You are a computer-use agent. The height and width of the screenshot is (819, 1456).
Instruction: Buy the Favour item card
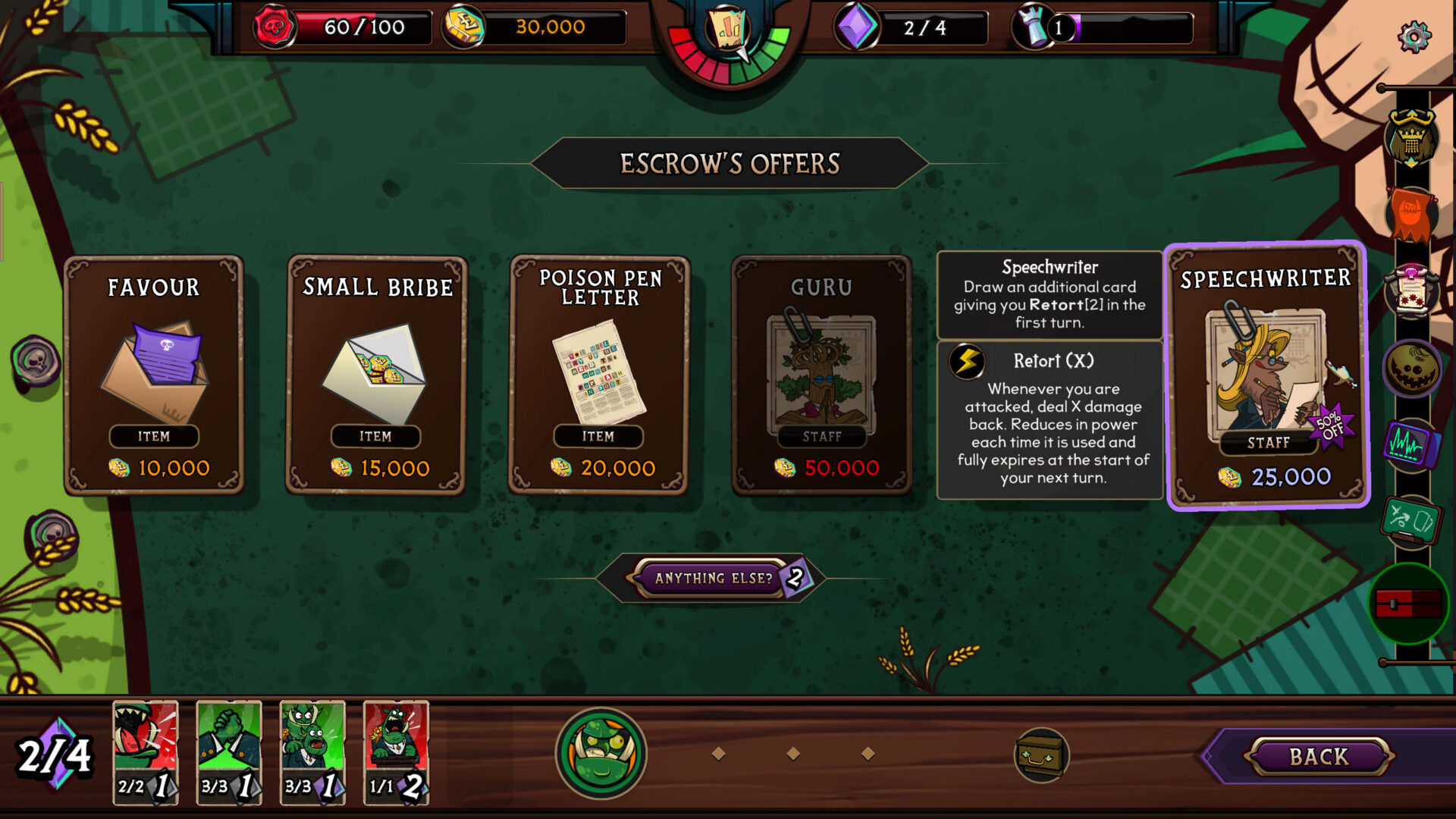[x=154, y=375]
